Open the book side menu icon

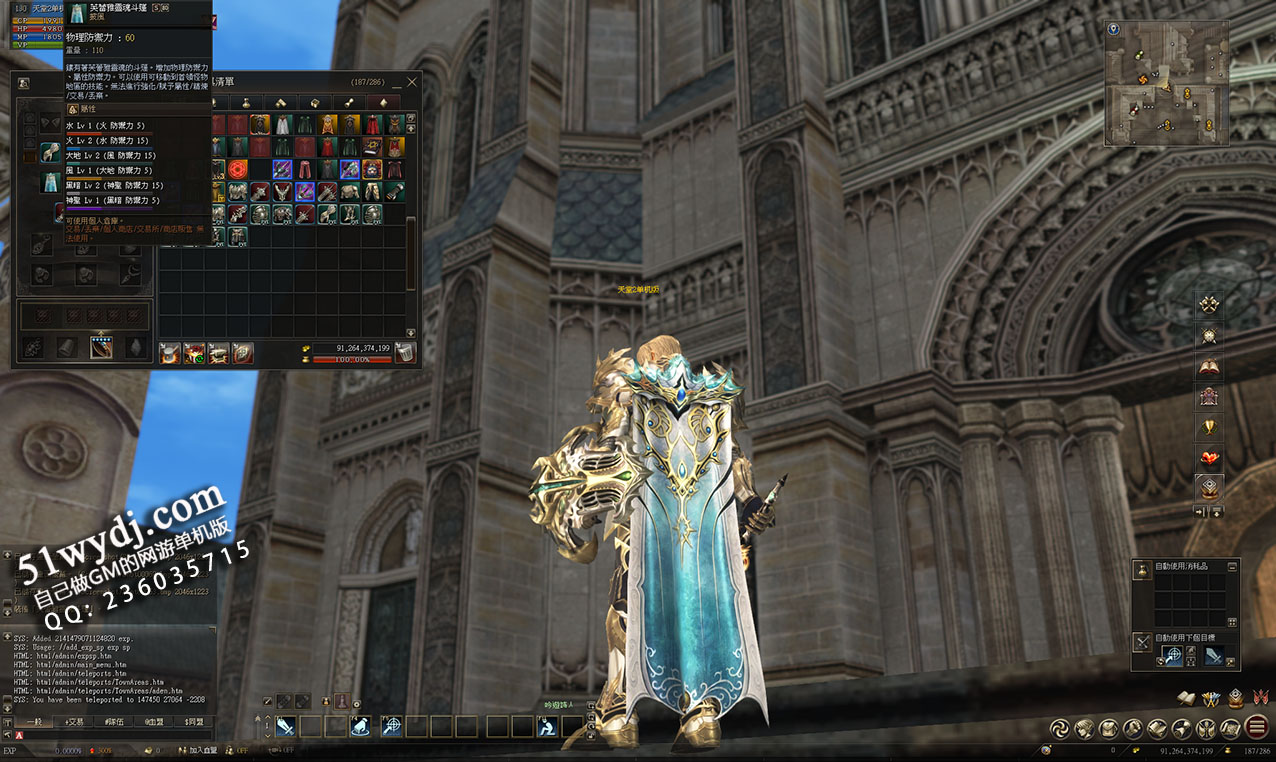(x=1210, y=367)
